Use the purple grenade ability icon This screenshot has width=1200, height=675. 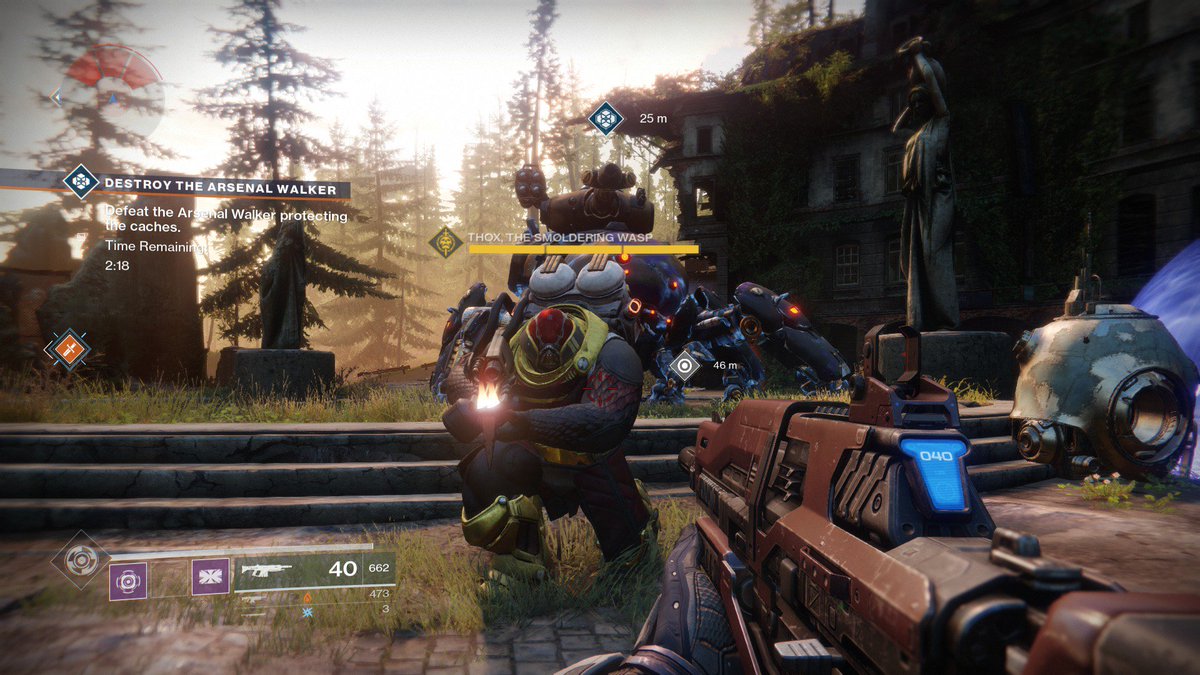128,579
